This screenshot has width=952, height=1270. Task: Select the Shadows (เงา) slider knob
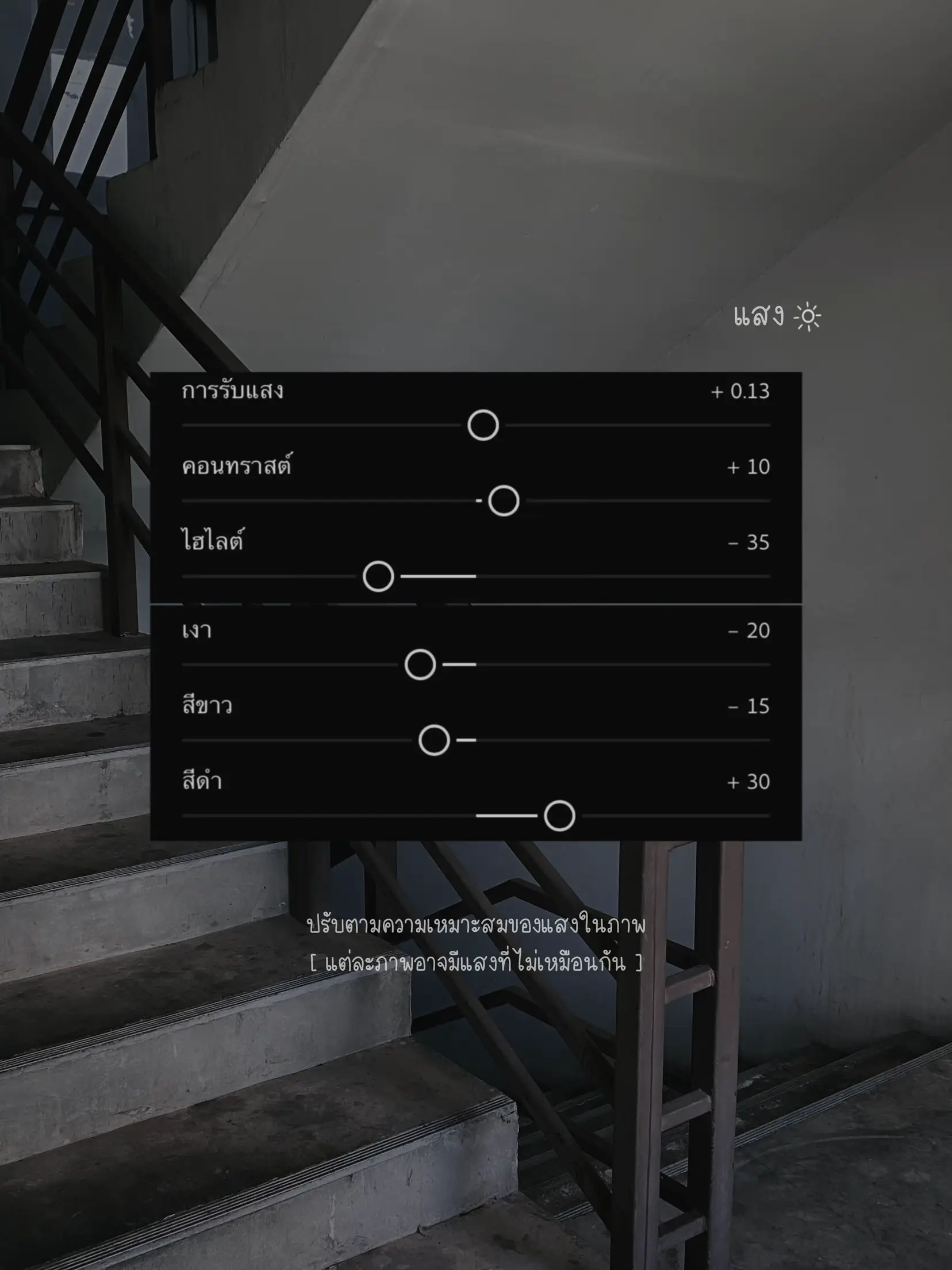420,665
